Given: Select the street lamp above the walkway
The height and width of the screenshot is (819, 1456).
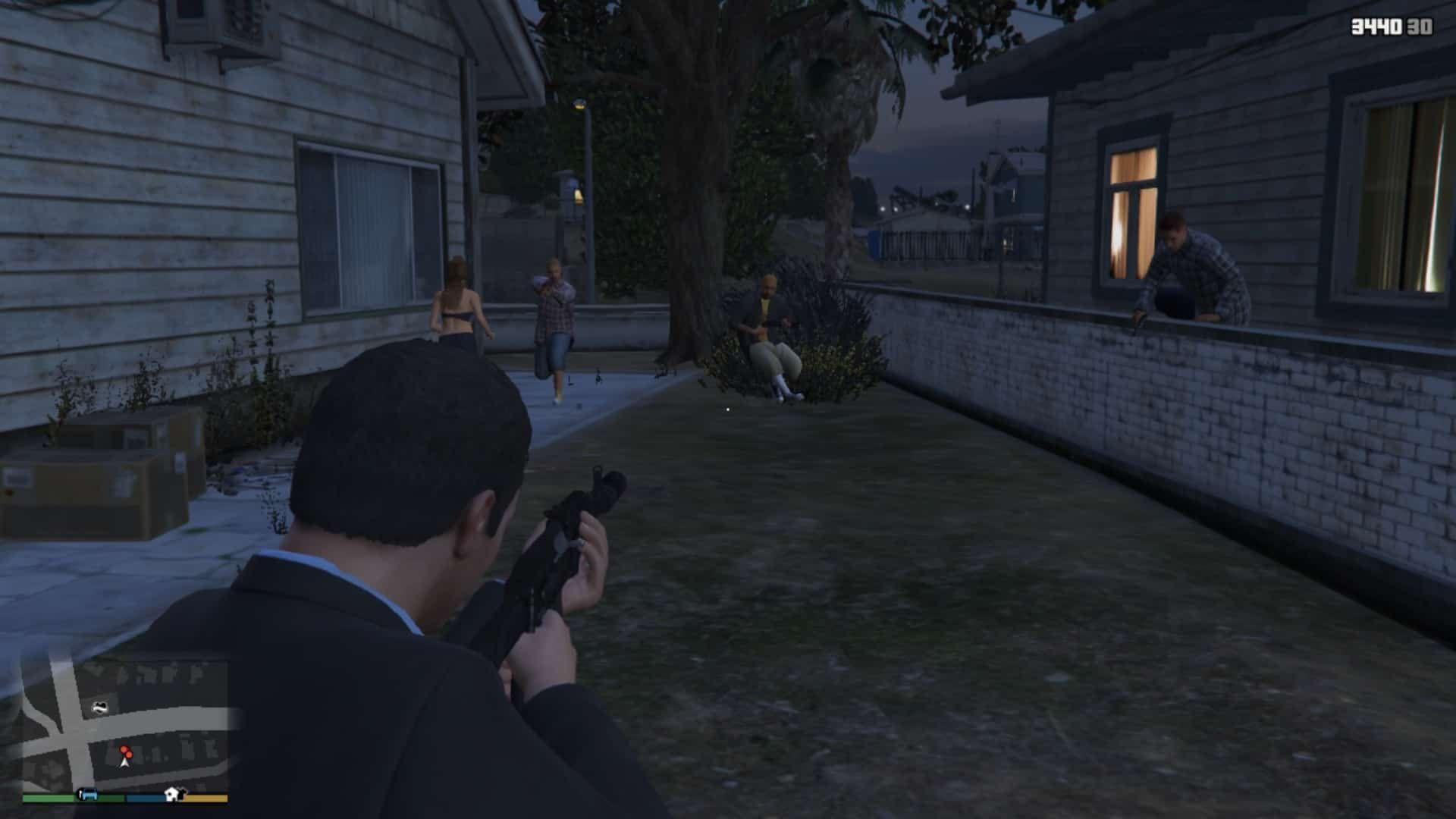Looking at the screenshot, I should 579,104.
